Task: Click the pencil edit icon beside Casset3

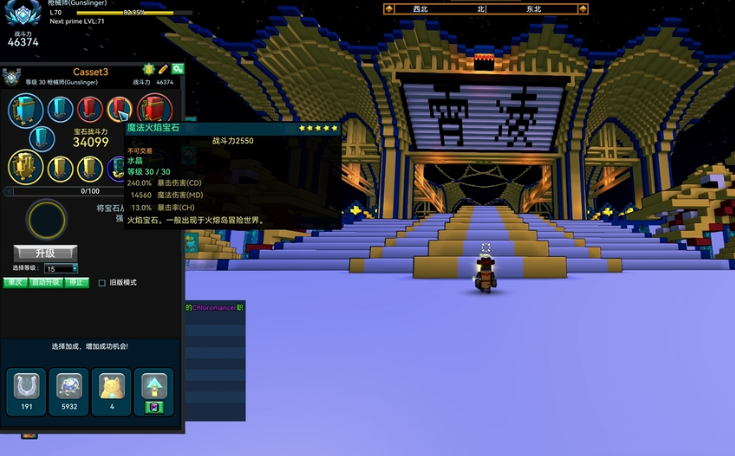Action: click(163, 69)
